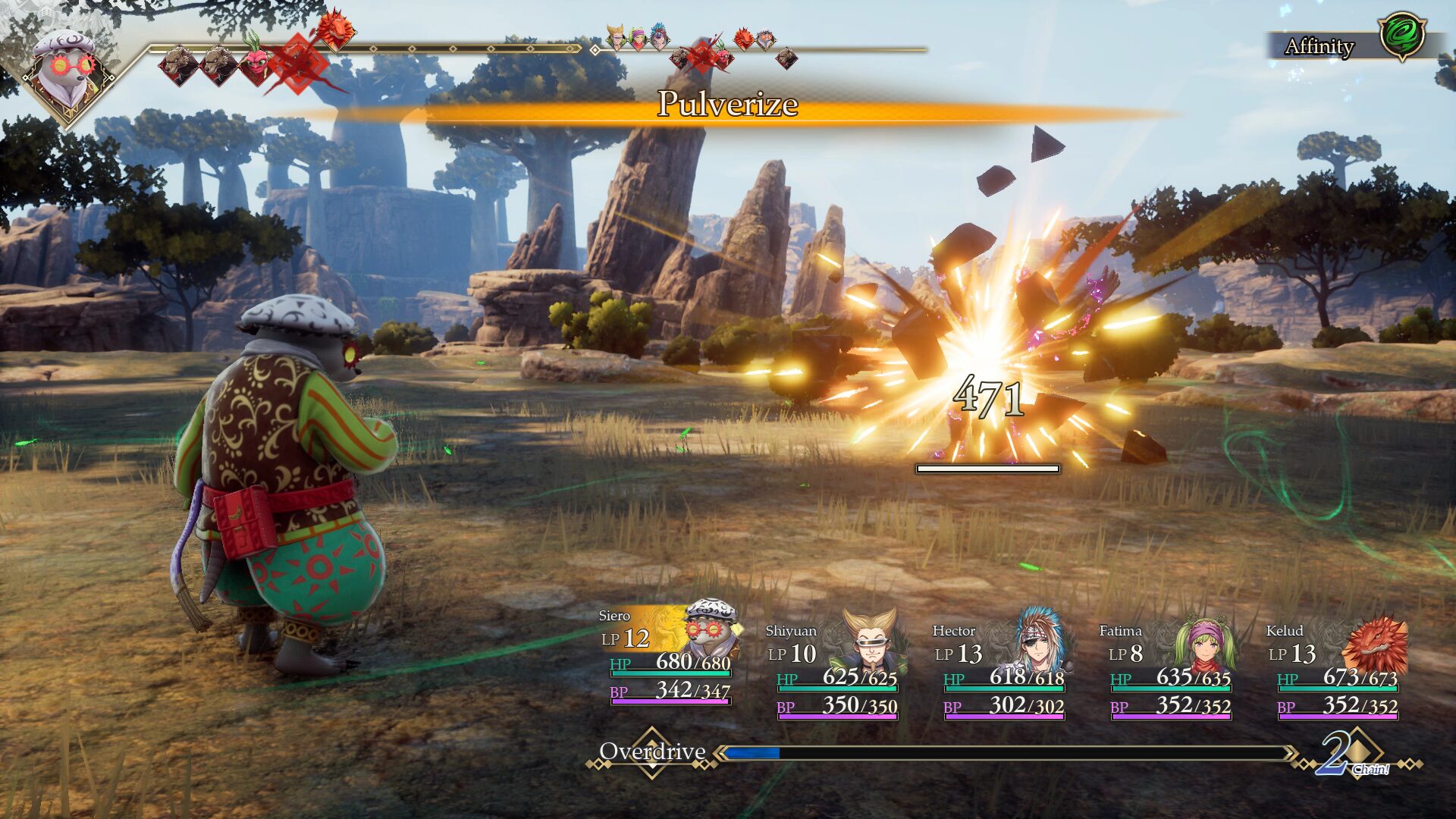The image size is (1456, 819).
Task: Select the red dragon icon on the current timeline
Action: 334,29
